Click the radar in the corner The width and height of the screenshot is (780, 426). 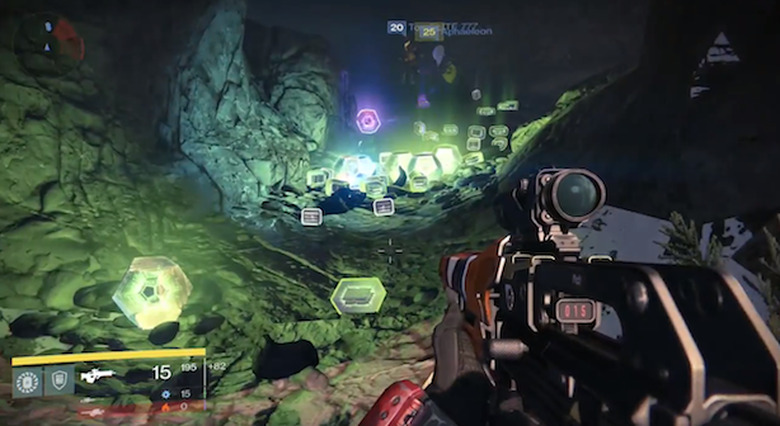(47, 40)
